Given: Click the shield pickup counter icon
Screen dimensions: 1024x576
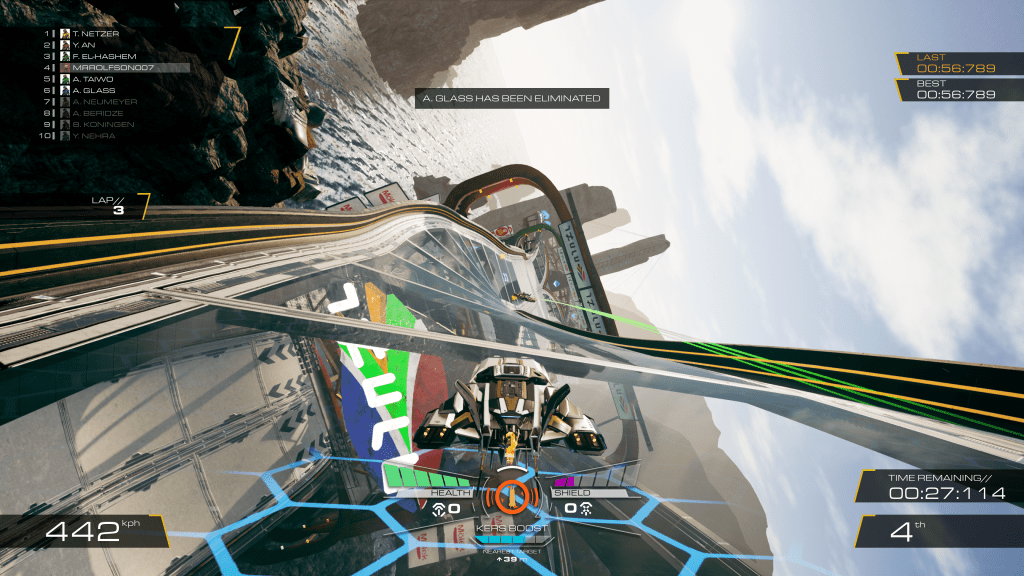Looking at the screenshot, I should (x=585, y=509).
